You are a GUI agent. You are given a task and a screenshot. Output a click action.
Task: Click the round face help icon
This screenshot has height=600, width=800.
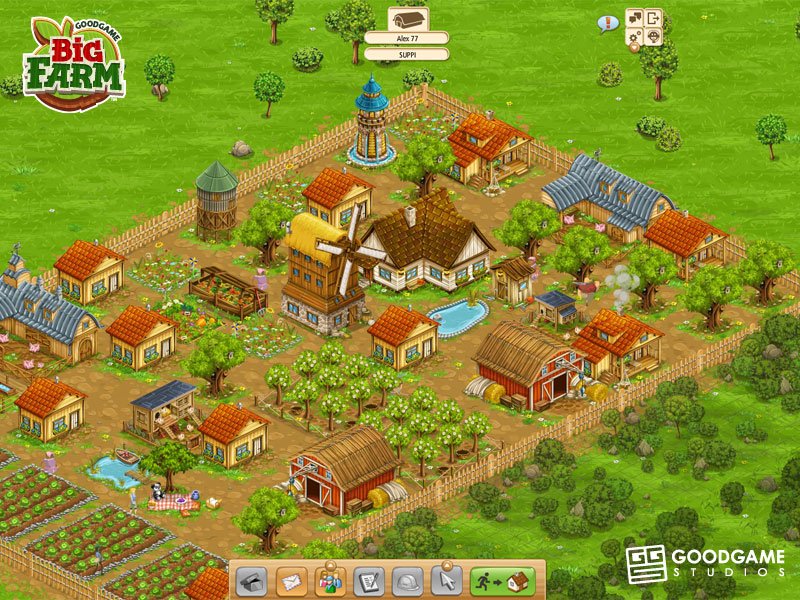[x=654, y=38]
